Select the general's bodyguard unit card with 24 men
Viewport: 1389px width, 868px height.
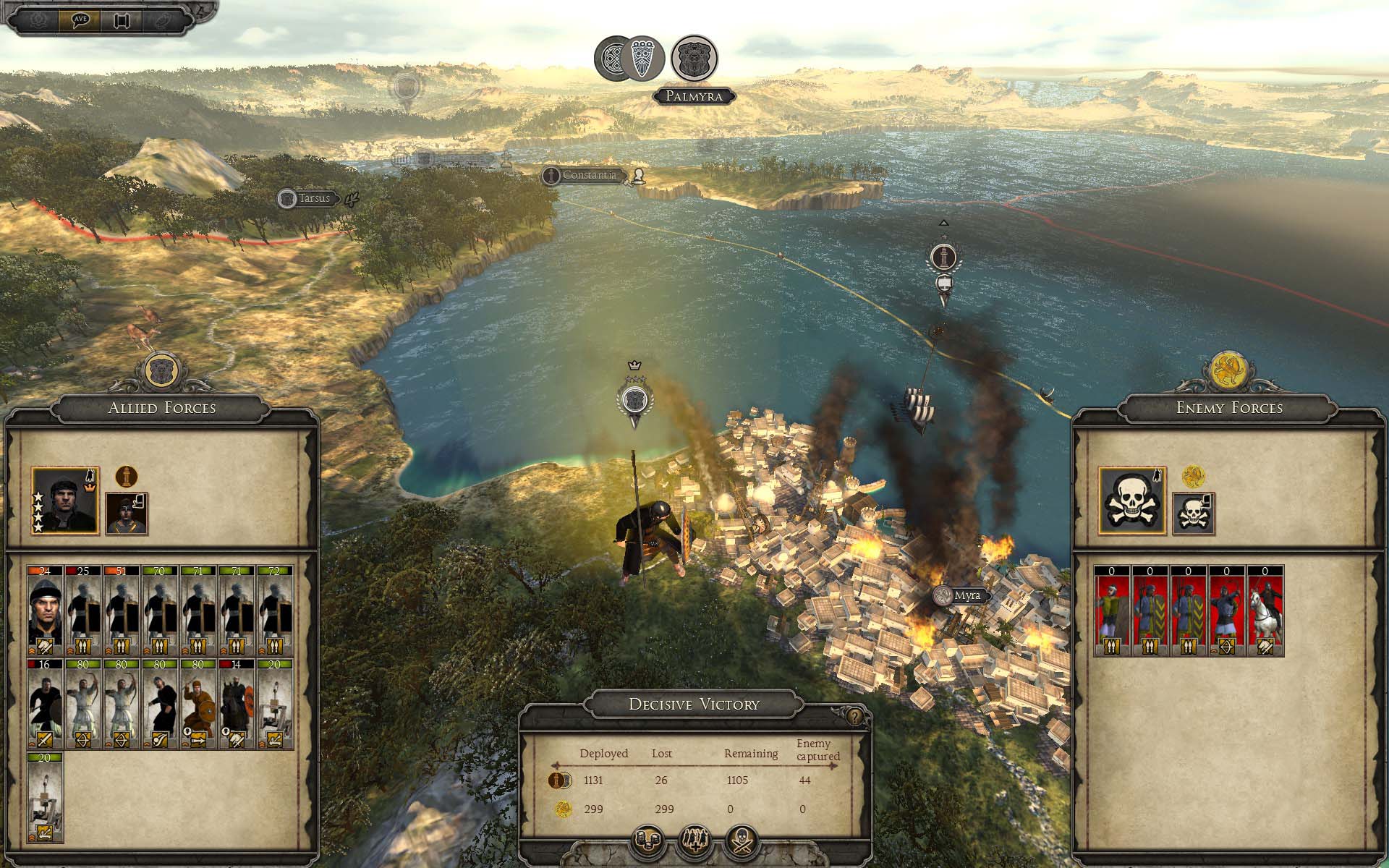coord(45,611)
